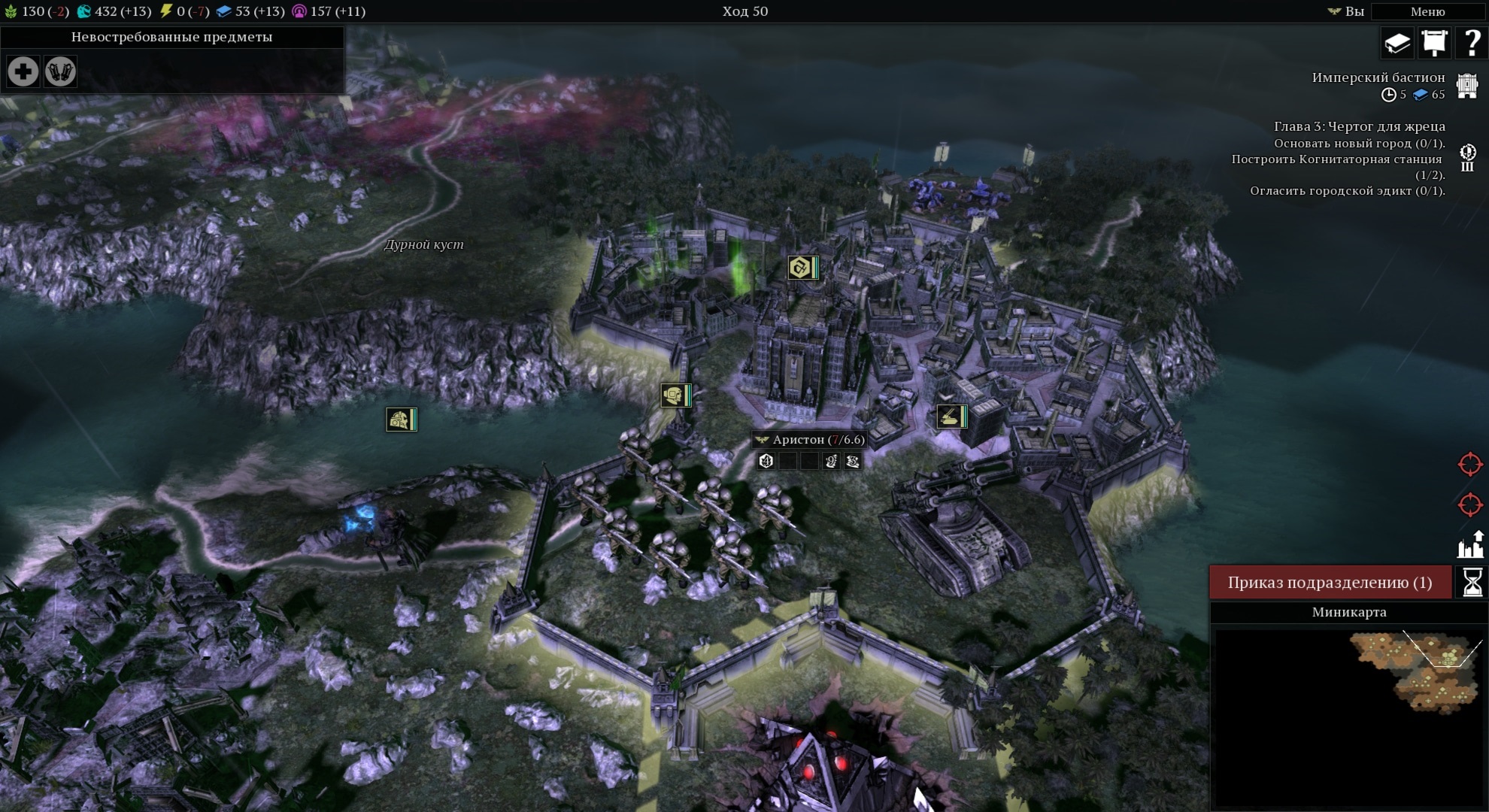The height and width of the screenshot is (812, 1489).
Task: Open the Аристон city label
Action: 810,440
